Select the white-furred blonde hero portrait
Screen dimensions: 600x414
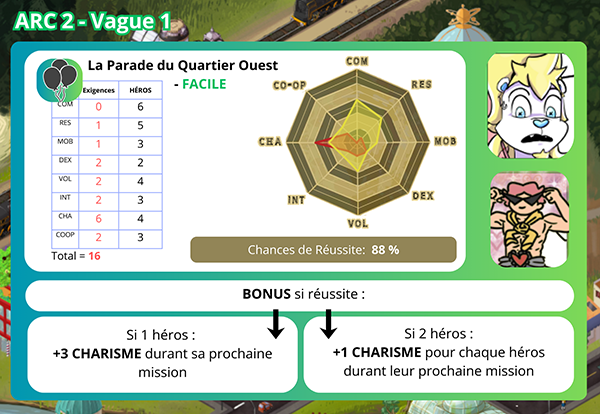pos(529,106)
